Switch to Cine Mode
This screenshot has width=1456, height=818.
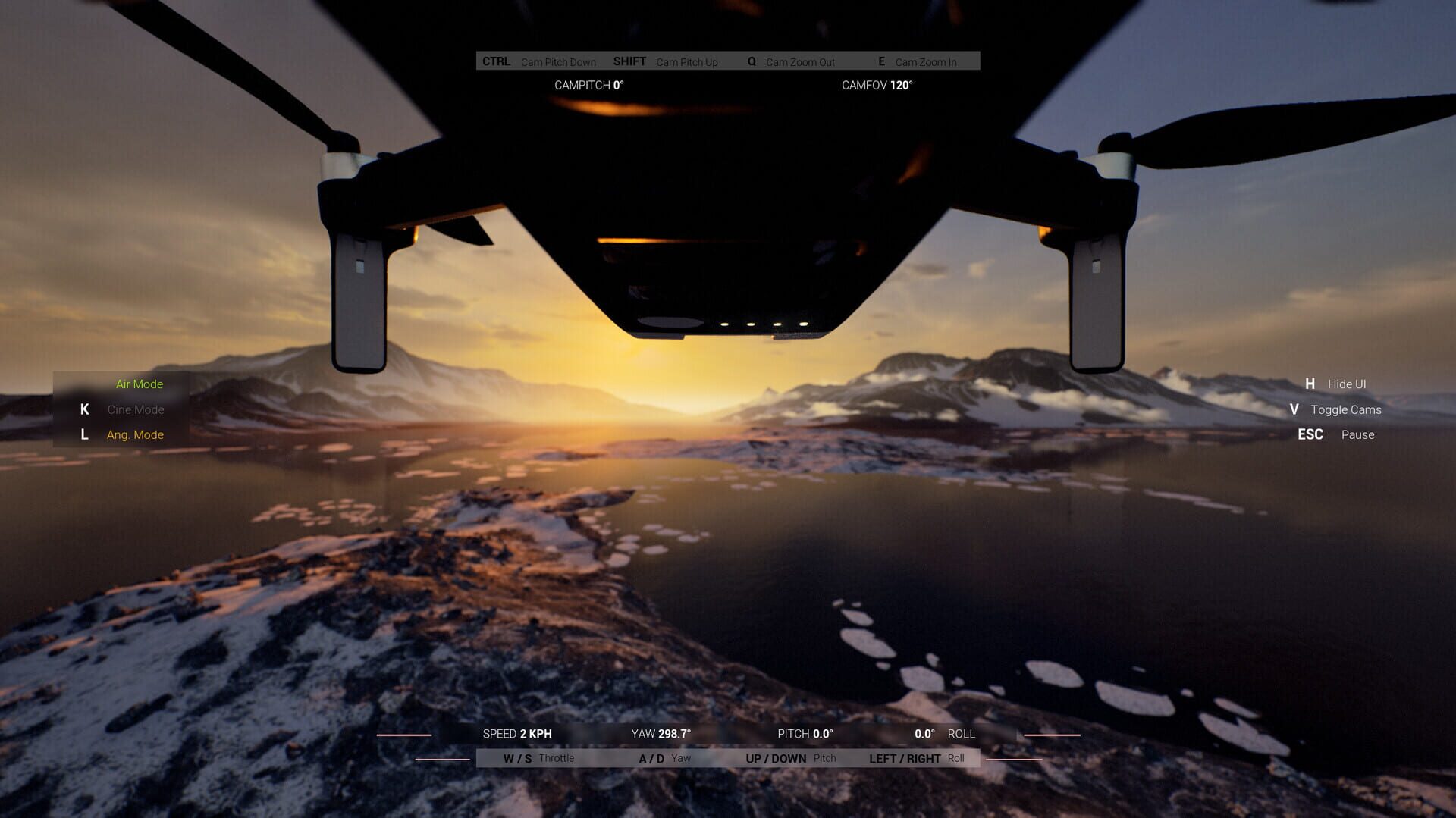coord(135,409)
